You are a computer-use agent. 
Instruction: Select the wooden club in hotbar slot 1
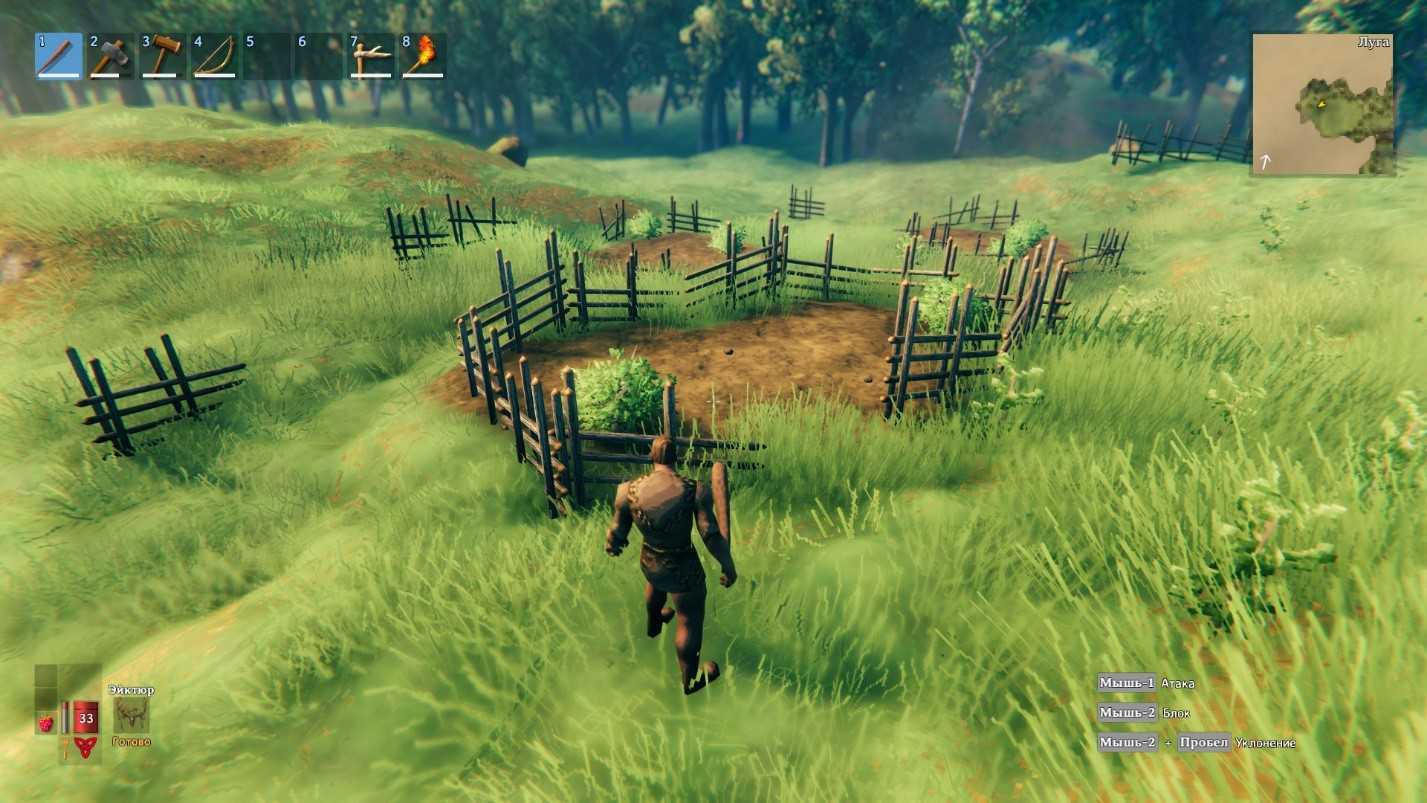(59, 56)
